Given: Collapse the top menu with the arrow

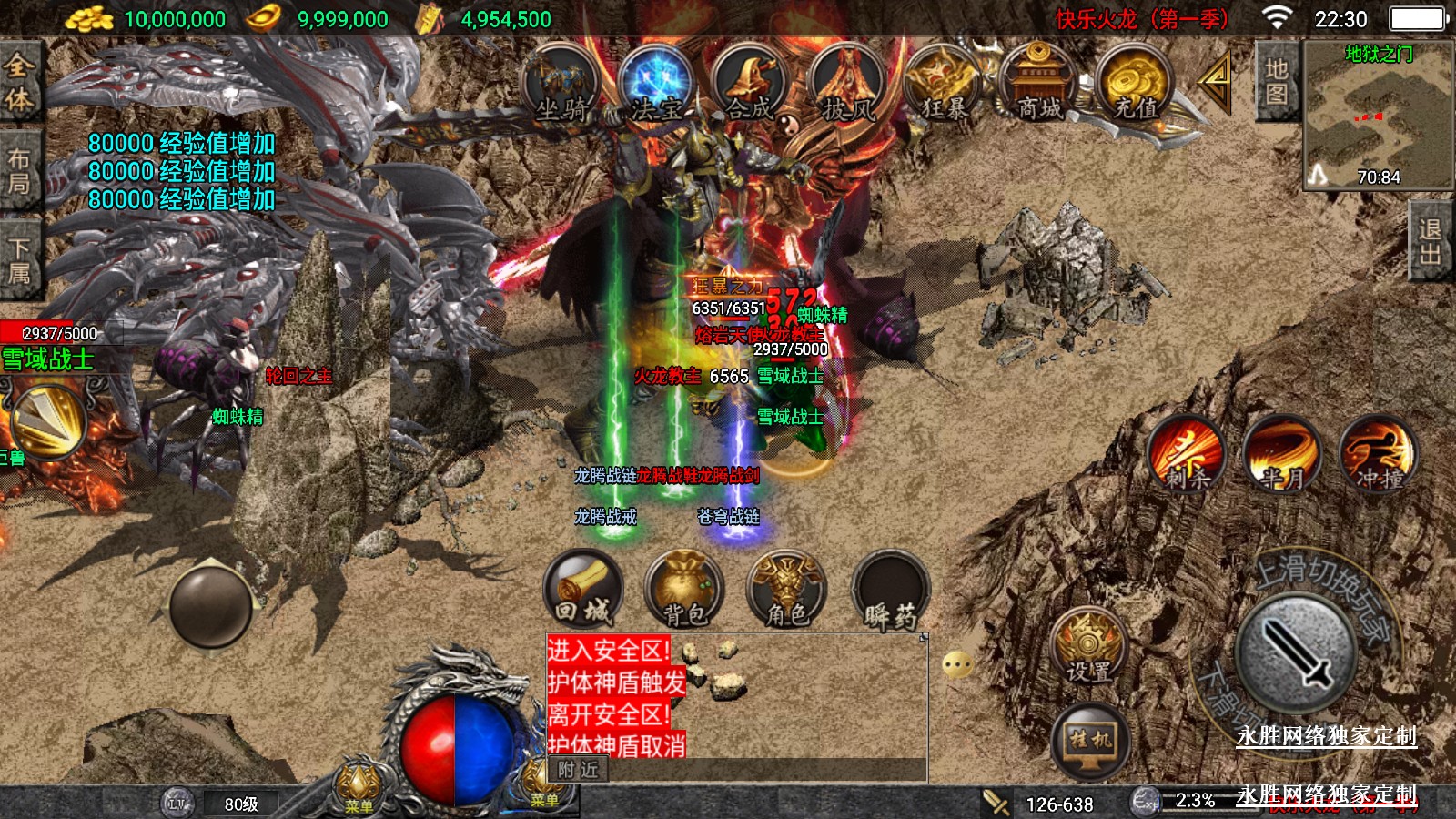Looking at the screenshot, I should click(x=1216, y=80).
